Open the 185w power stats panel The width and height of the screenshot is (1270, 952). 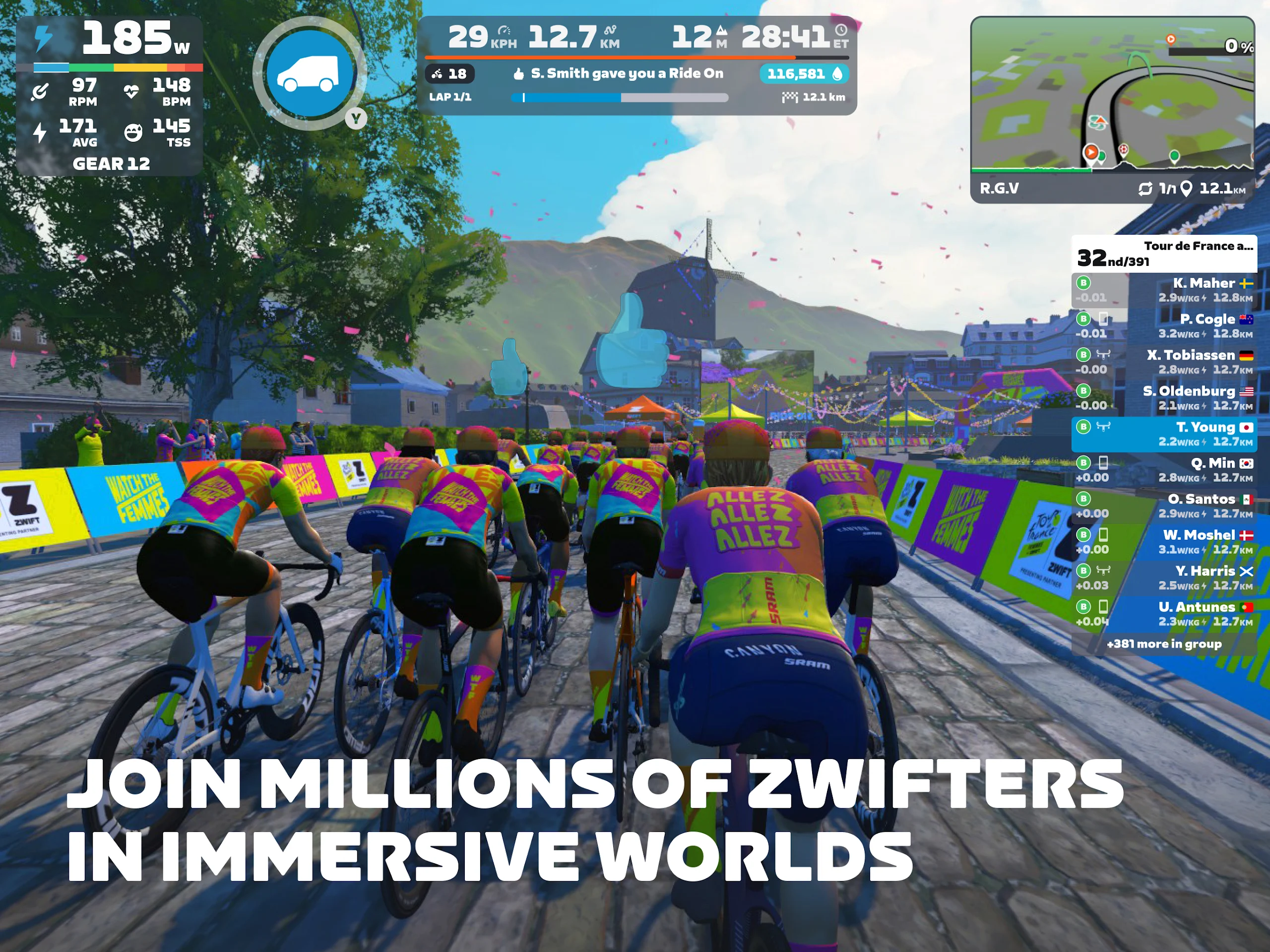point(109,95)
